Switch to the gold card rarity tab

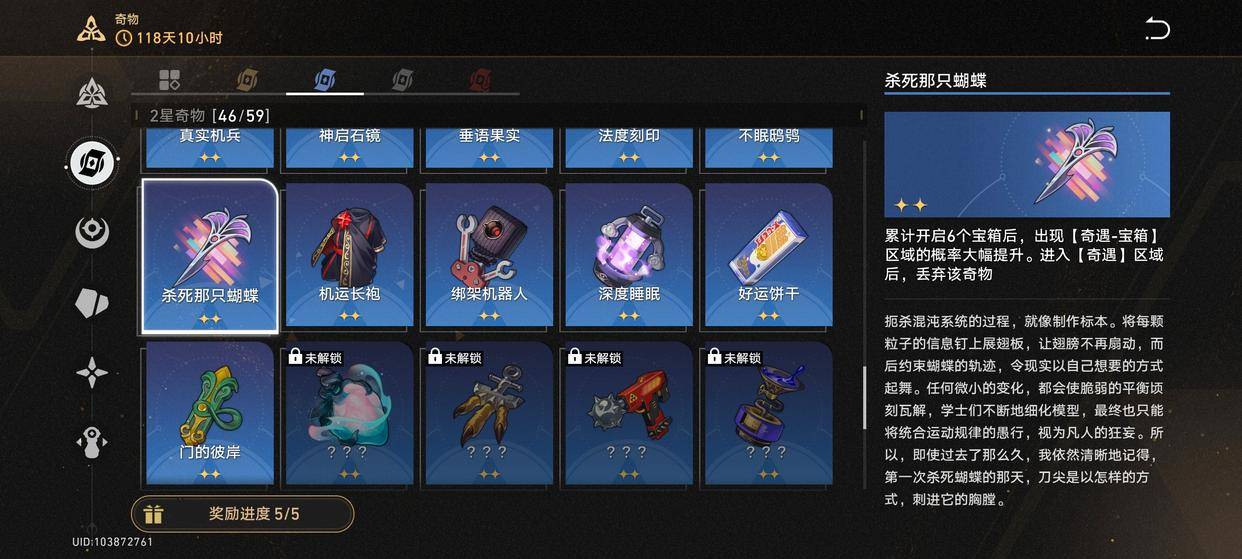click(247, 79)
